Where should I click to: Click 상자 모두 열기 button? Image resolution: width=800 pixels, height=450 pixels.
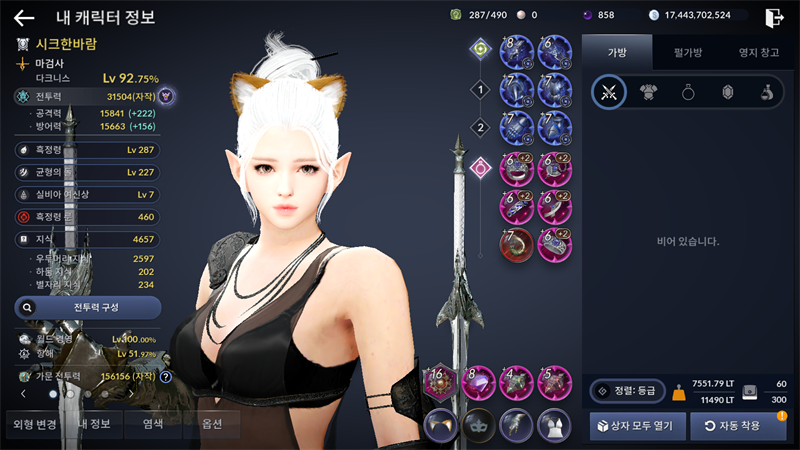coord(637,425)
